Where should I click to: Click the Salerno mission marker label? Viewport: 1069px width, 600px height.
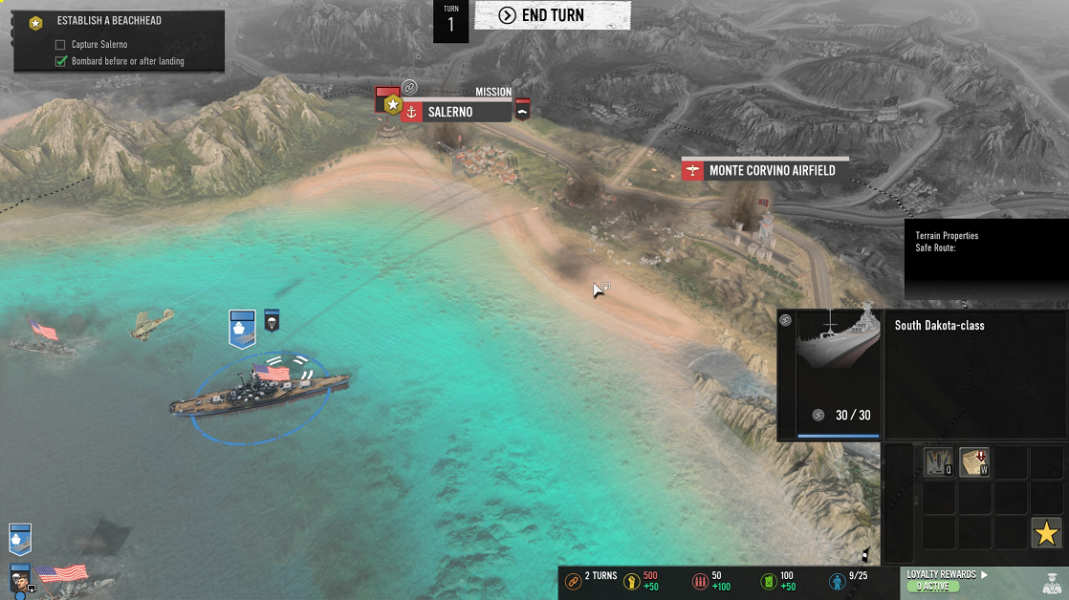coord(456,112)
